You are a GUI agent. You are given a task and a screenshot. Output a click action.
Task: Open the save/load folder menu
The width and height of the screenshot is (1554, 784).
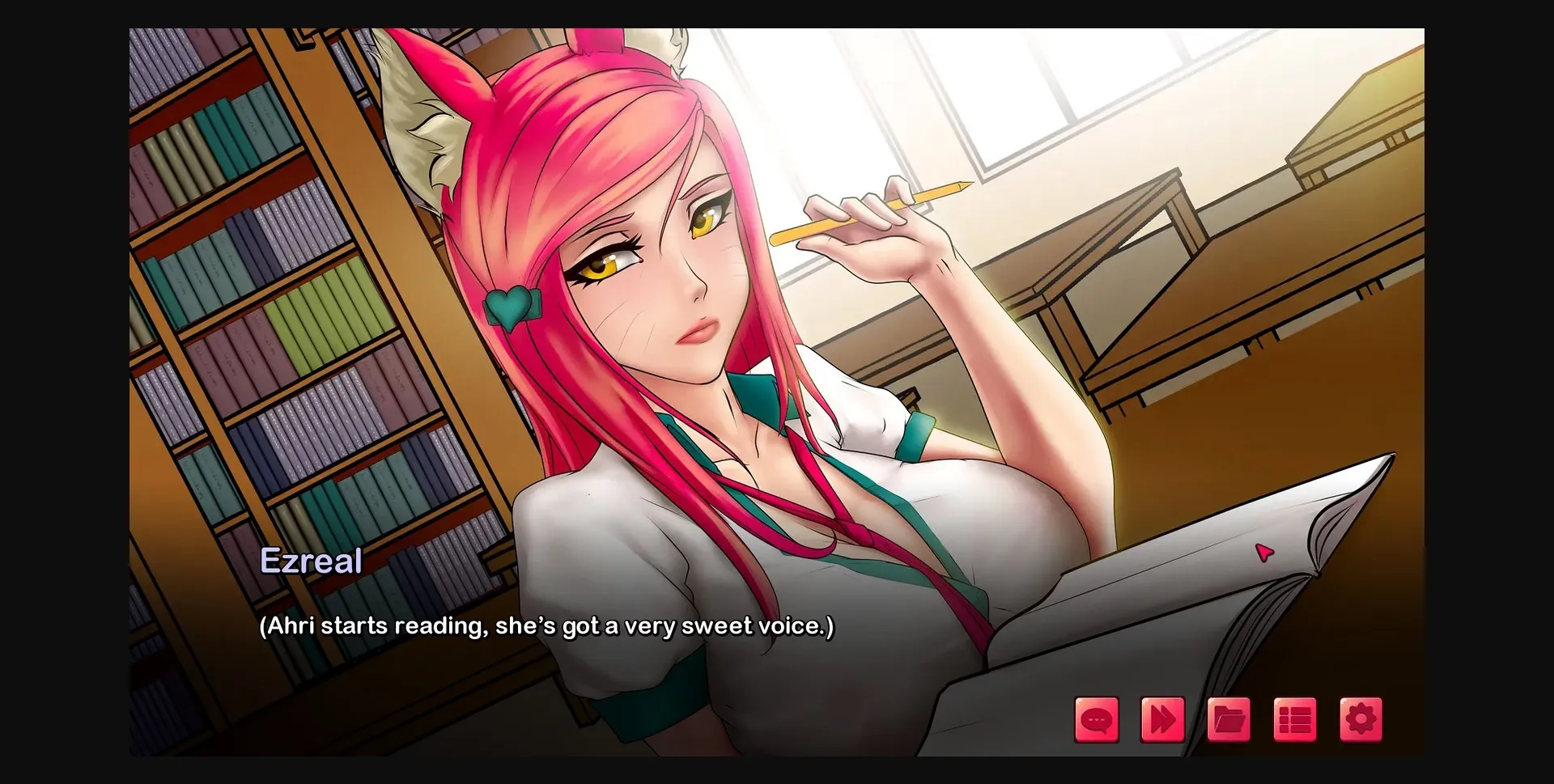1229,717
